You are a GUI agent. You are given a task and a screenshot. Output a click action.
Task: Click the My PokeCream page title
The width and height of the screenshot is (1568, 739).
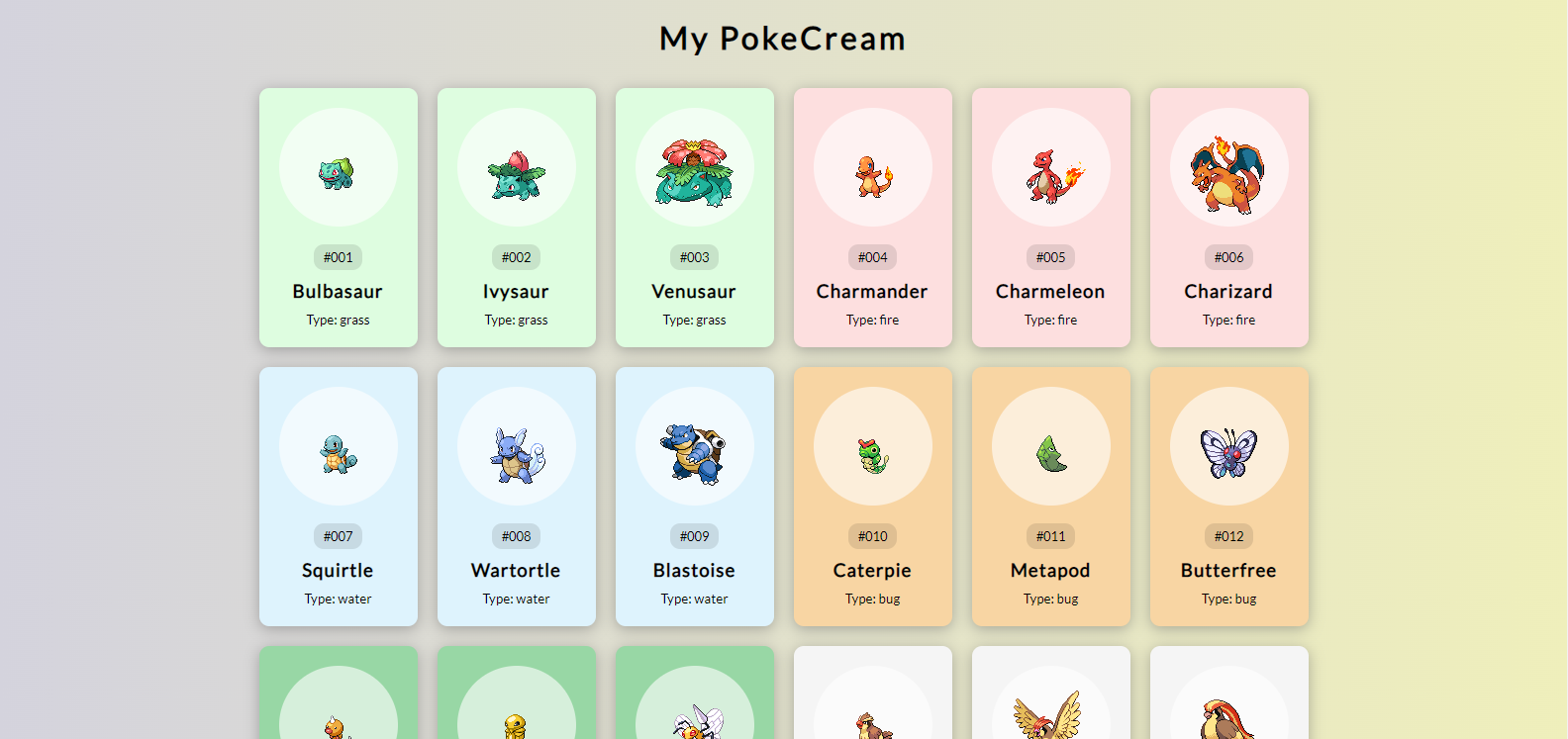coord(783,38)
